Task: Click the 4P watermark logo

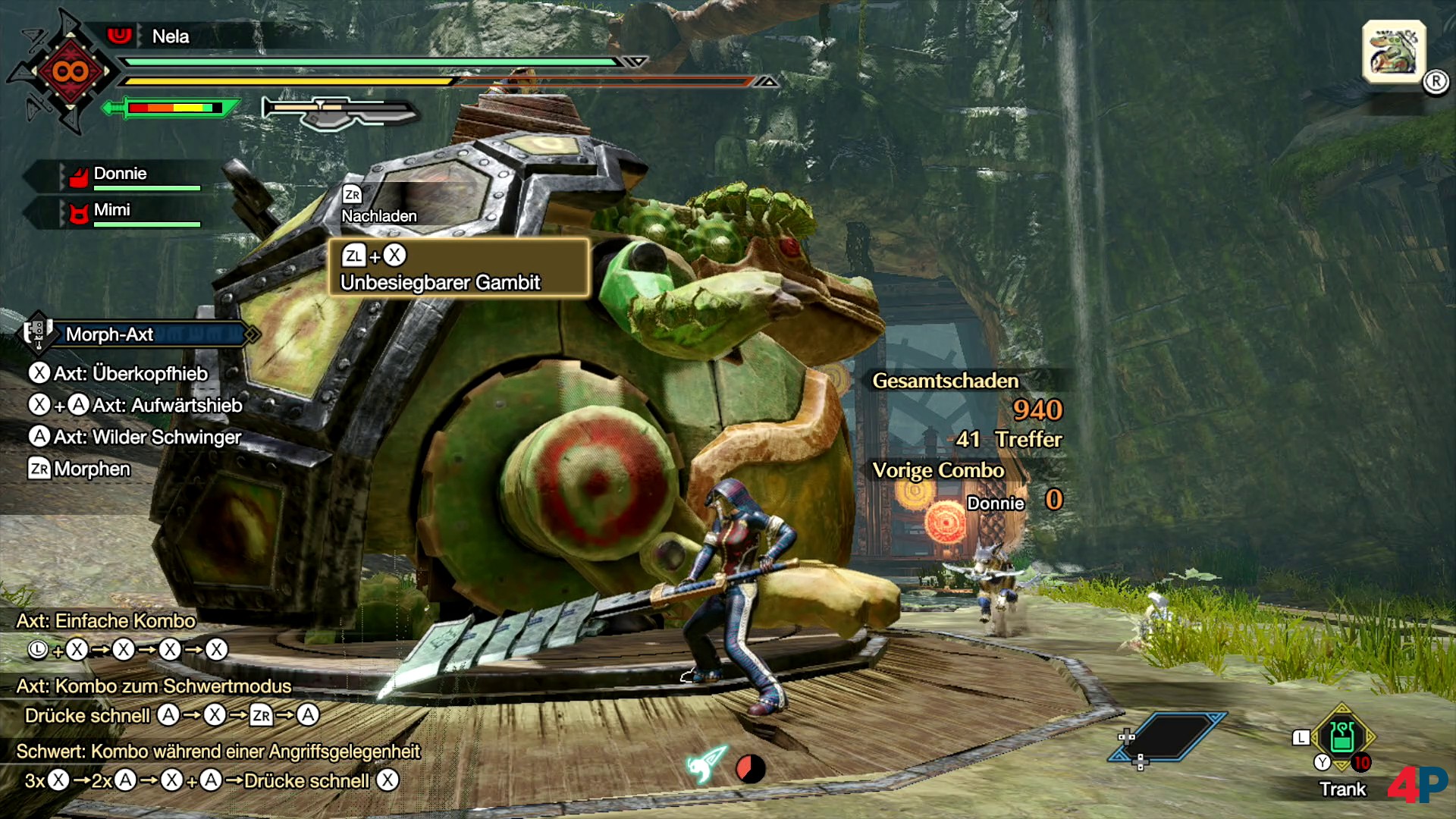Action: coord(1417,784)
